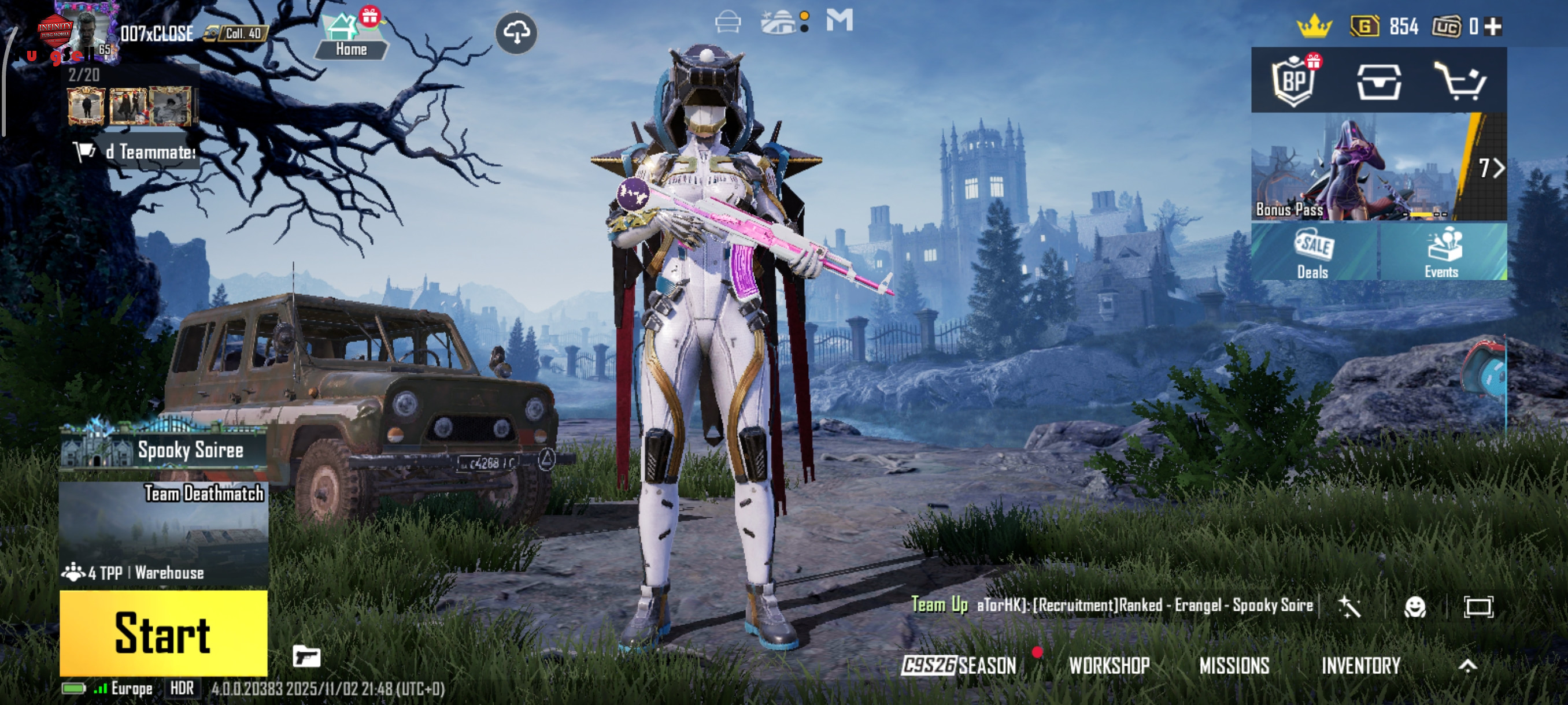Tap the yellow Start button
The height and width of the screenshot is (705, 1568).
tap(163, 633)
